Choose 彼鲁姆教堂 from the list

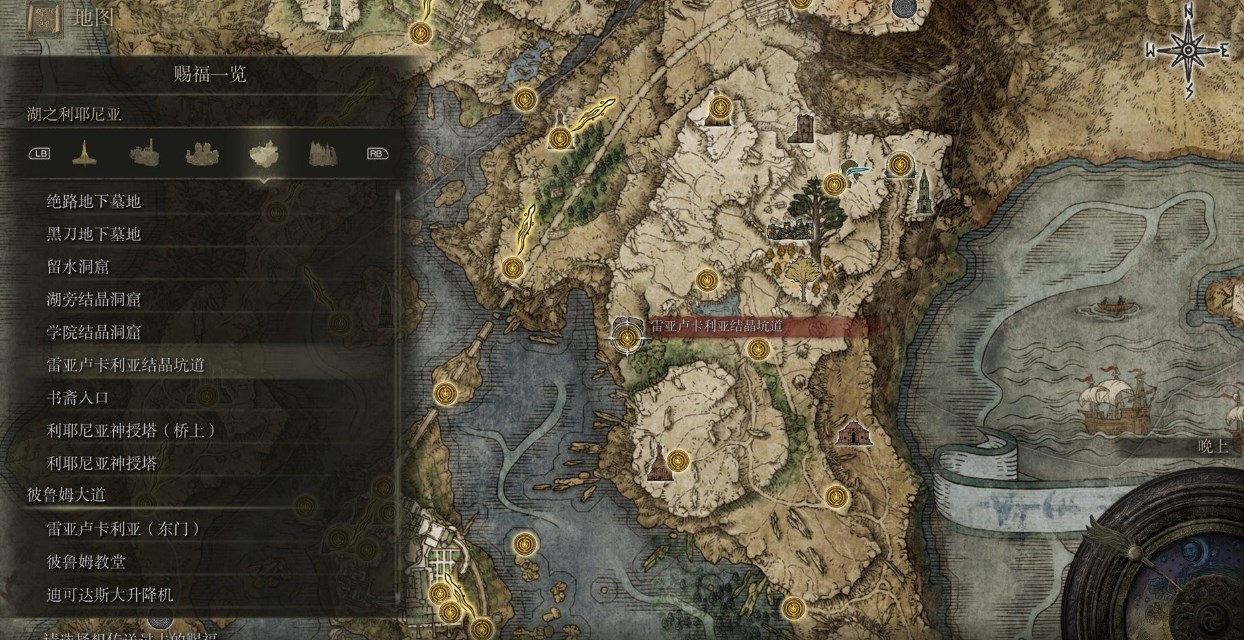86,562
